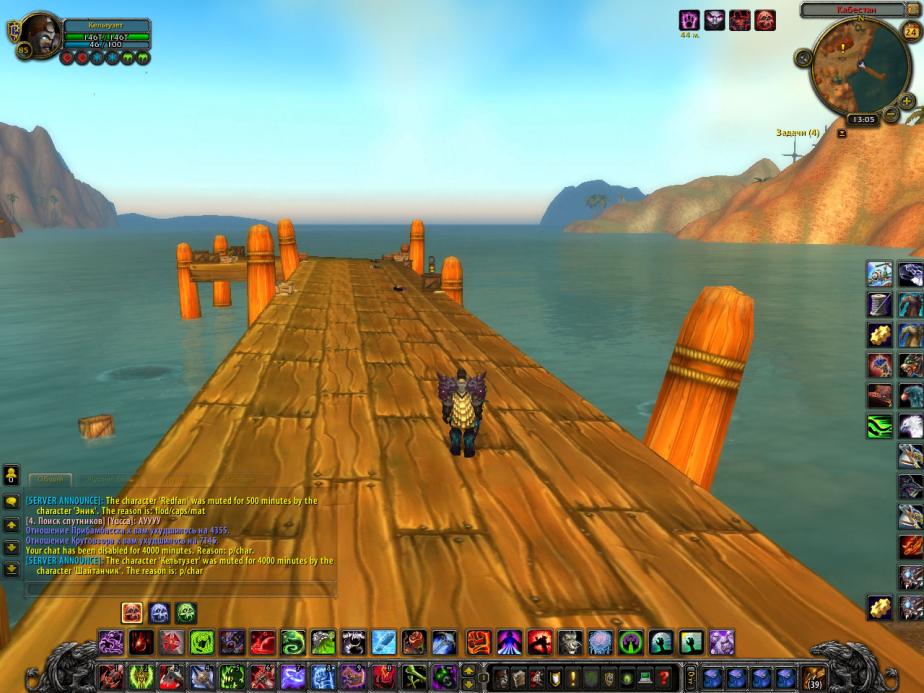
Task: Open the calendar showing day 24
Action: pyautogui.click(x=910, y=31)
